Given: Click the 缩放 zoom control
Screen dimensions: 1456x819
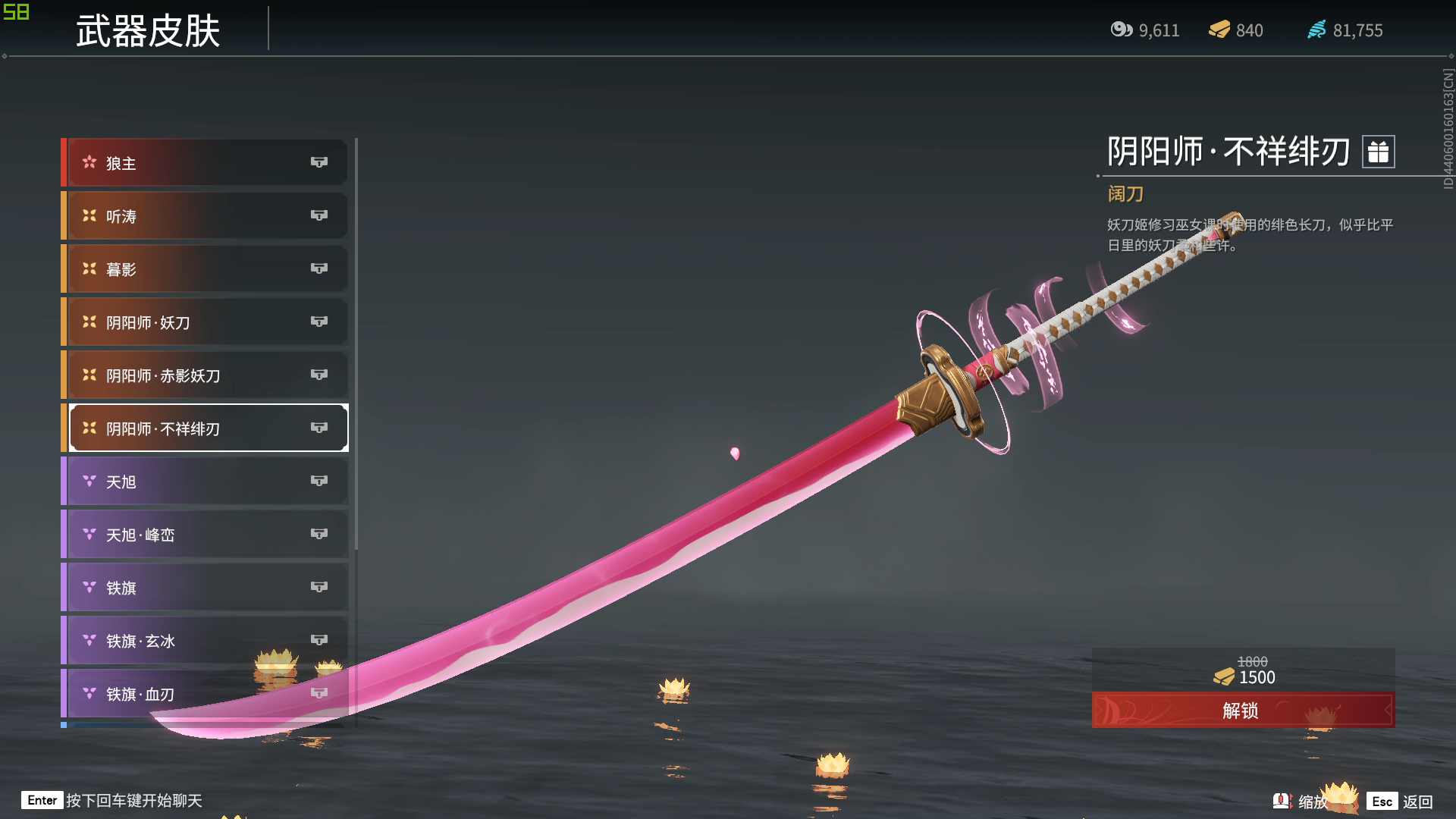Looking at the screenshot, I should click(1302, 802).
